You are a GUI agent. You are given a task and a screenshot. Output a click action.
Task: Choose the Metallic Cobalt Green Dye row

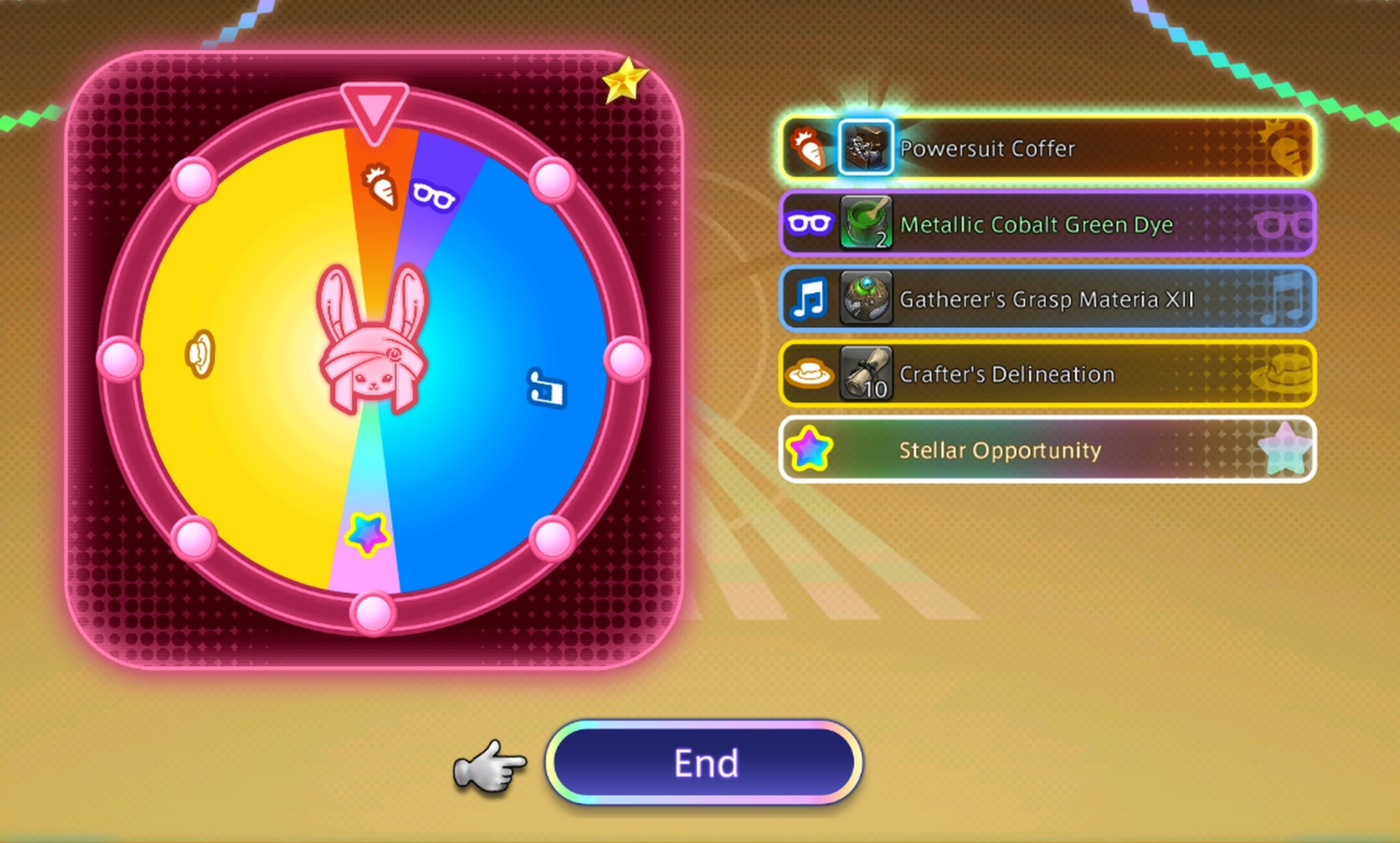(1047, 224)
